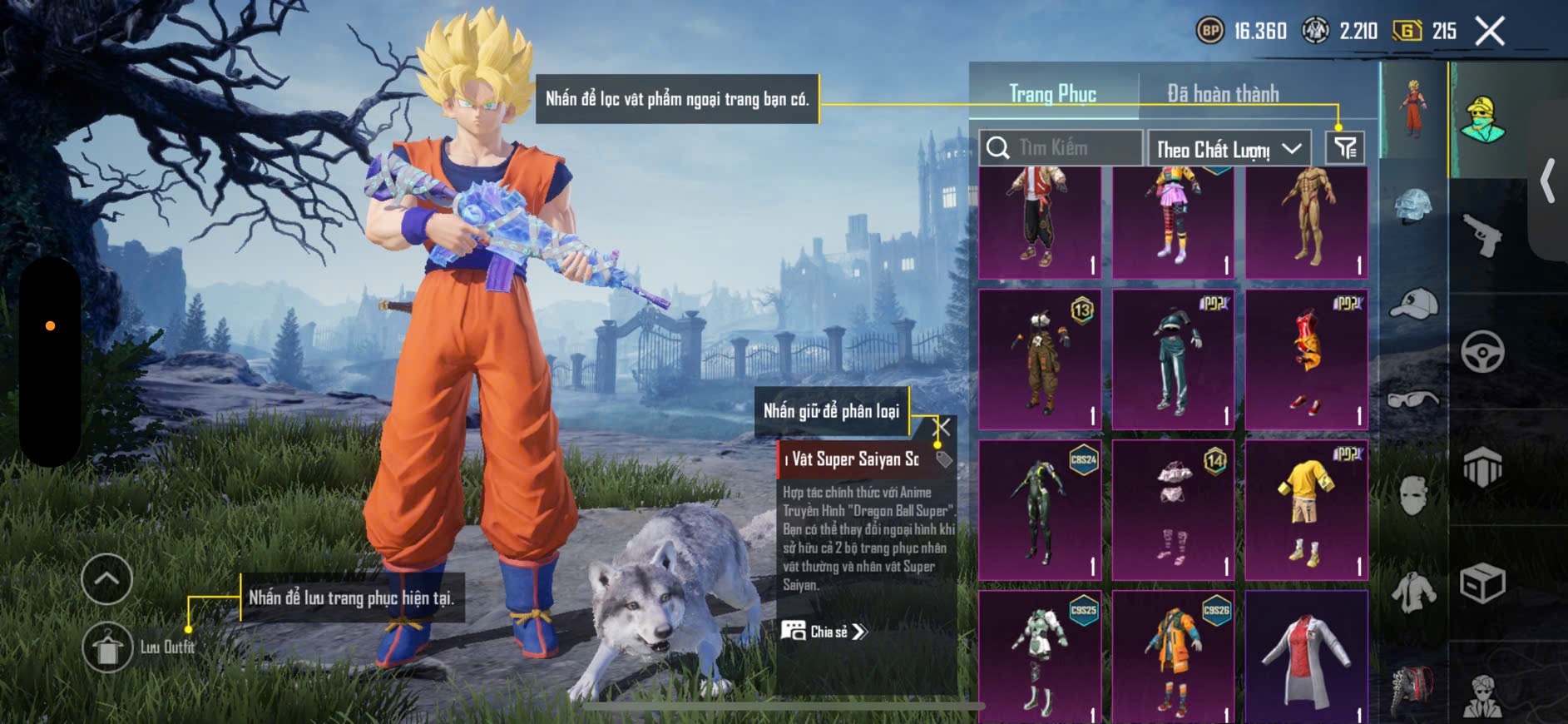Select the golden muscle bodysuit outfit
The width and height of the screenshot is (1568, 724).
(x=1307, y=221)
